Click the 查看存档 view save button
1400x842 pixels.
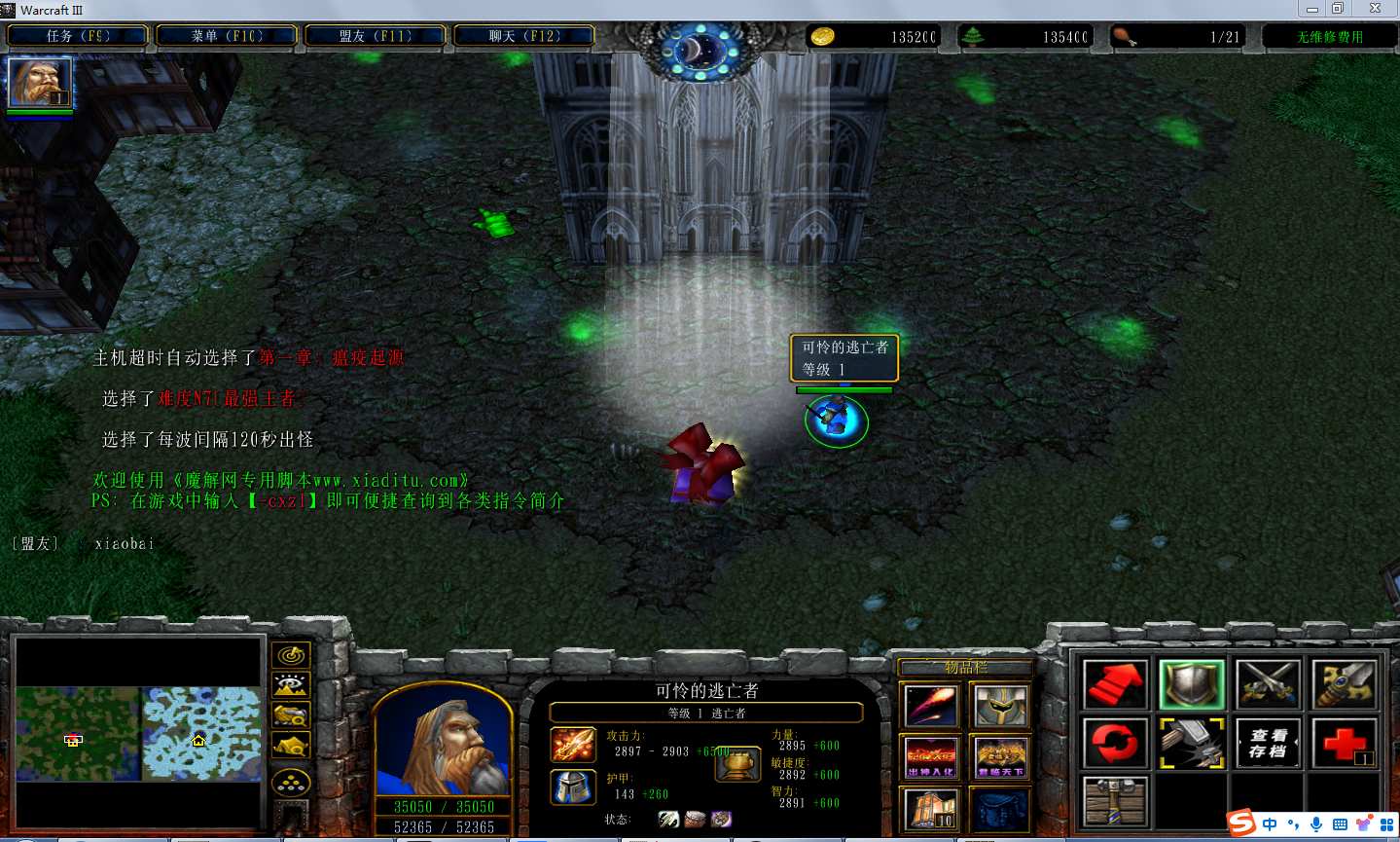(1269, 744)
